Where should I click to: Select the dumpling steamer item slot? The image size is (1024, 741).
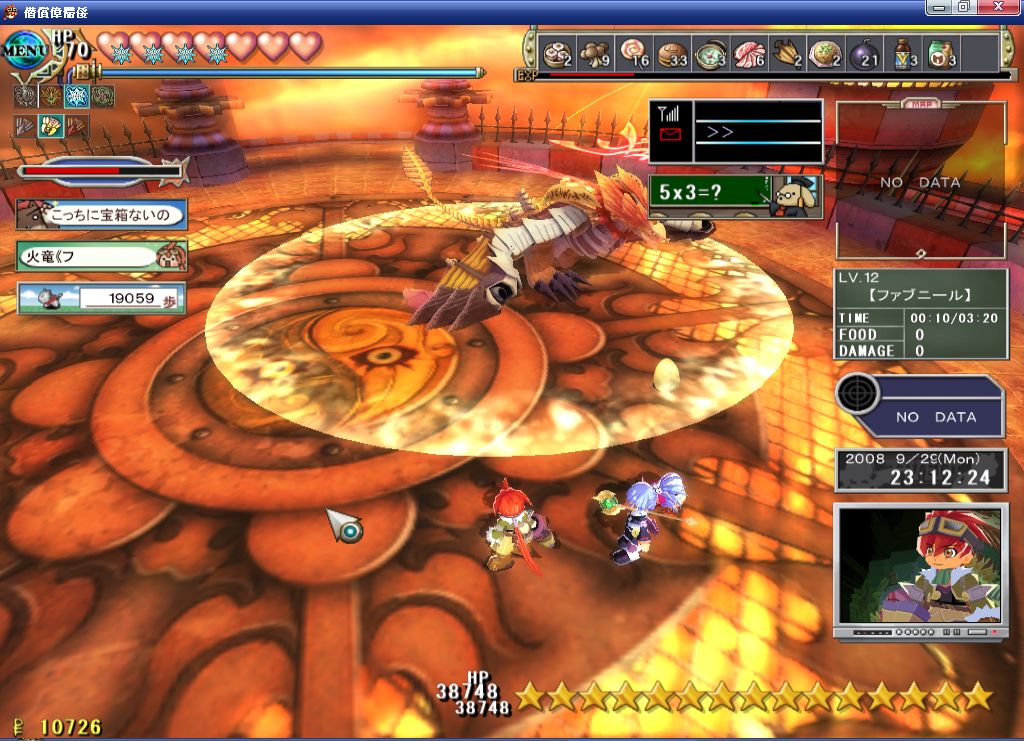pyautogui.click(x=555, y=54)
